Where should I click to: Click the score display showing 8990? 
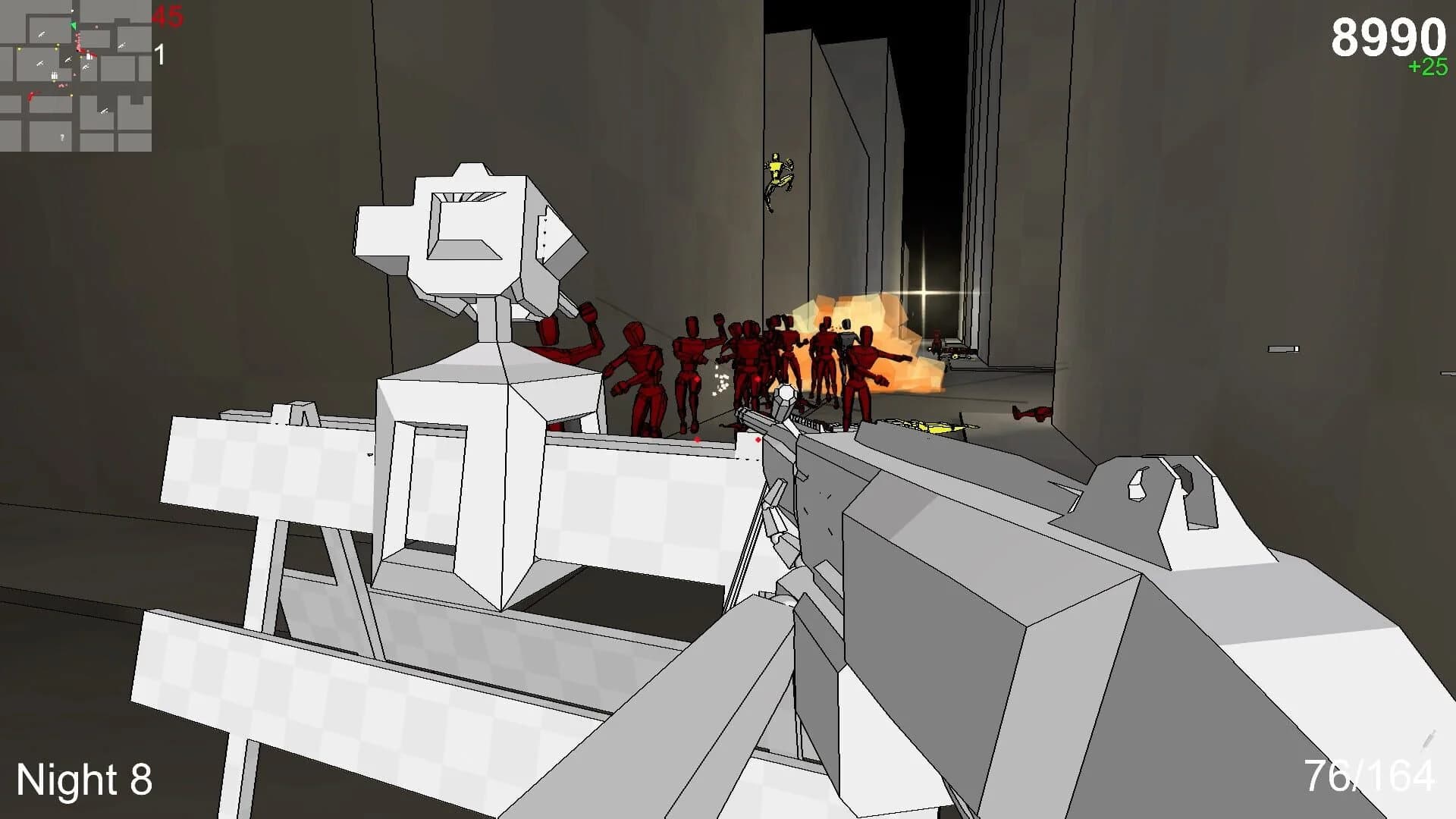1390,33
